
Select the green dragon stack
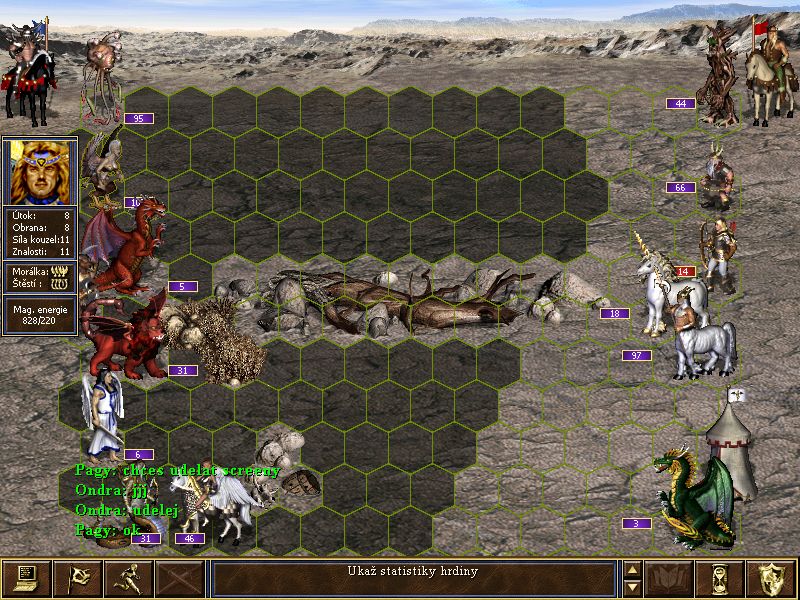tap(693, 497)
